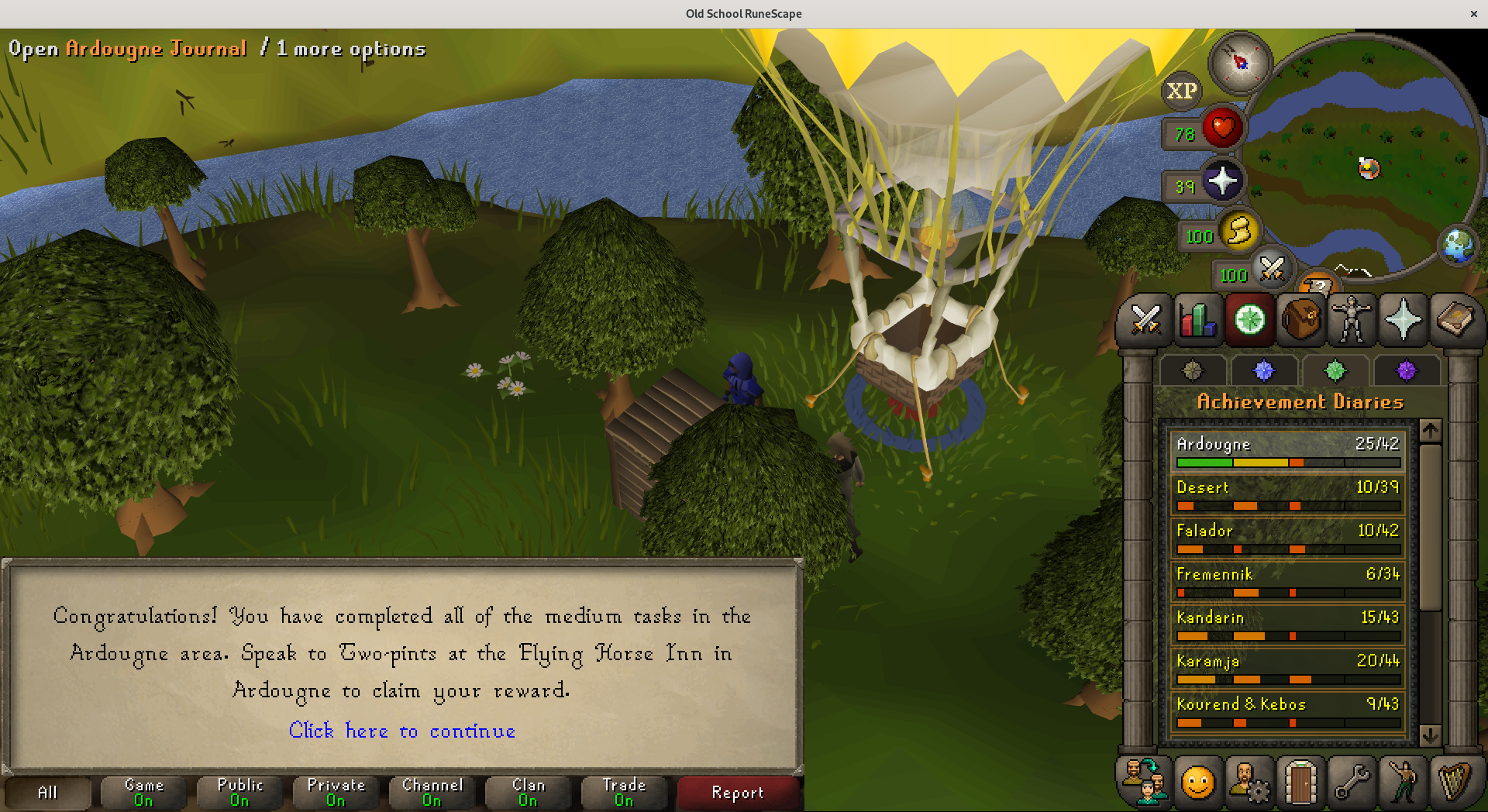Open the Ardougne diary row
Viewport: 1488px width, 812px height.
point(1287,450)
